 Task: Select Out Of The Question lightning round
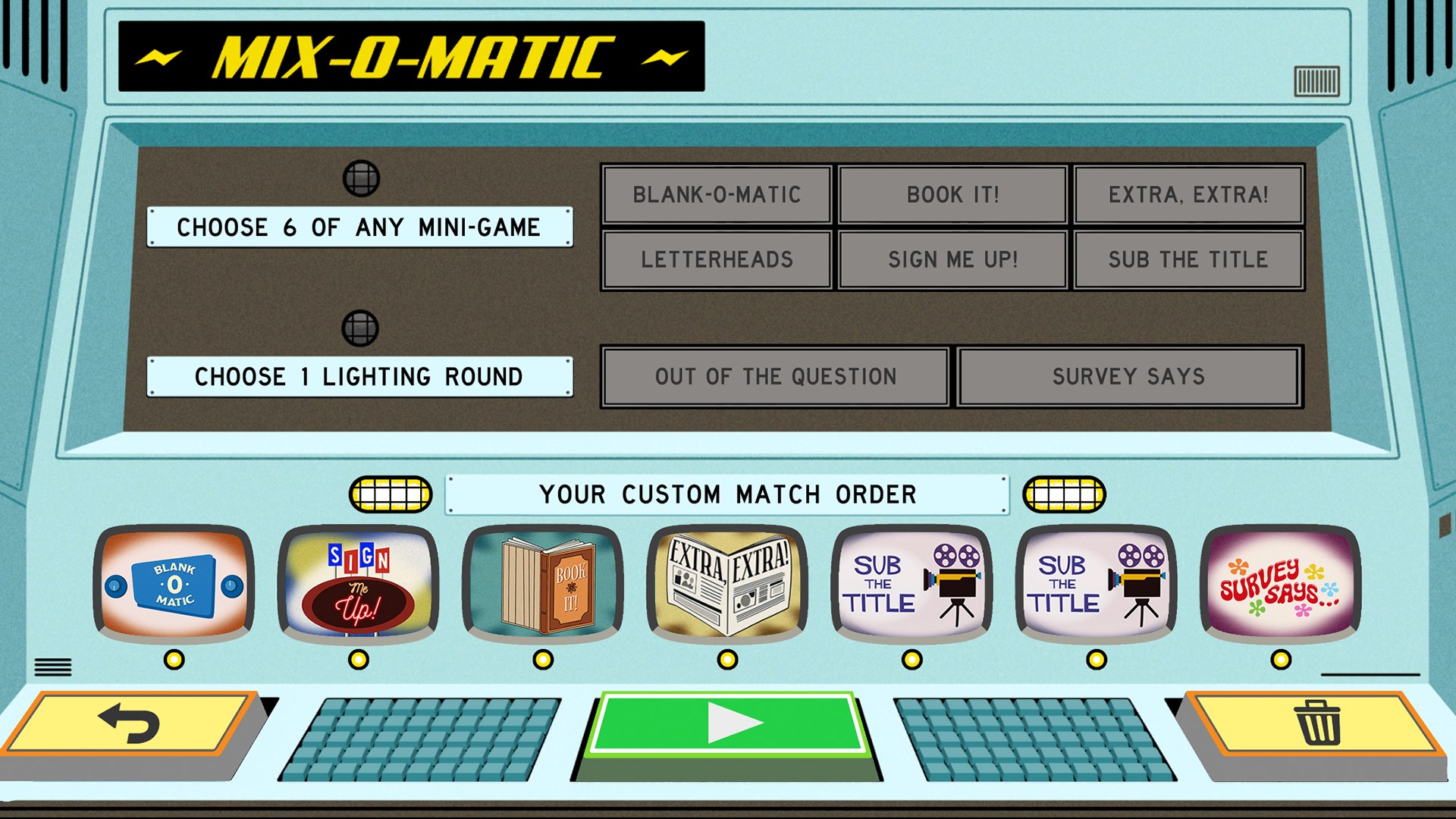775,377
